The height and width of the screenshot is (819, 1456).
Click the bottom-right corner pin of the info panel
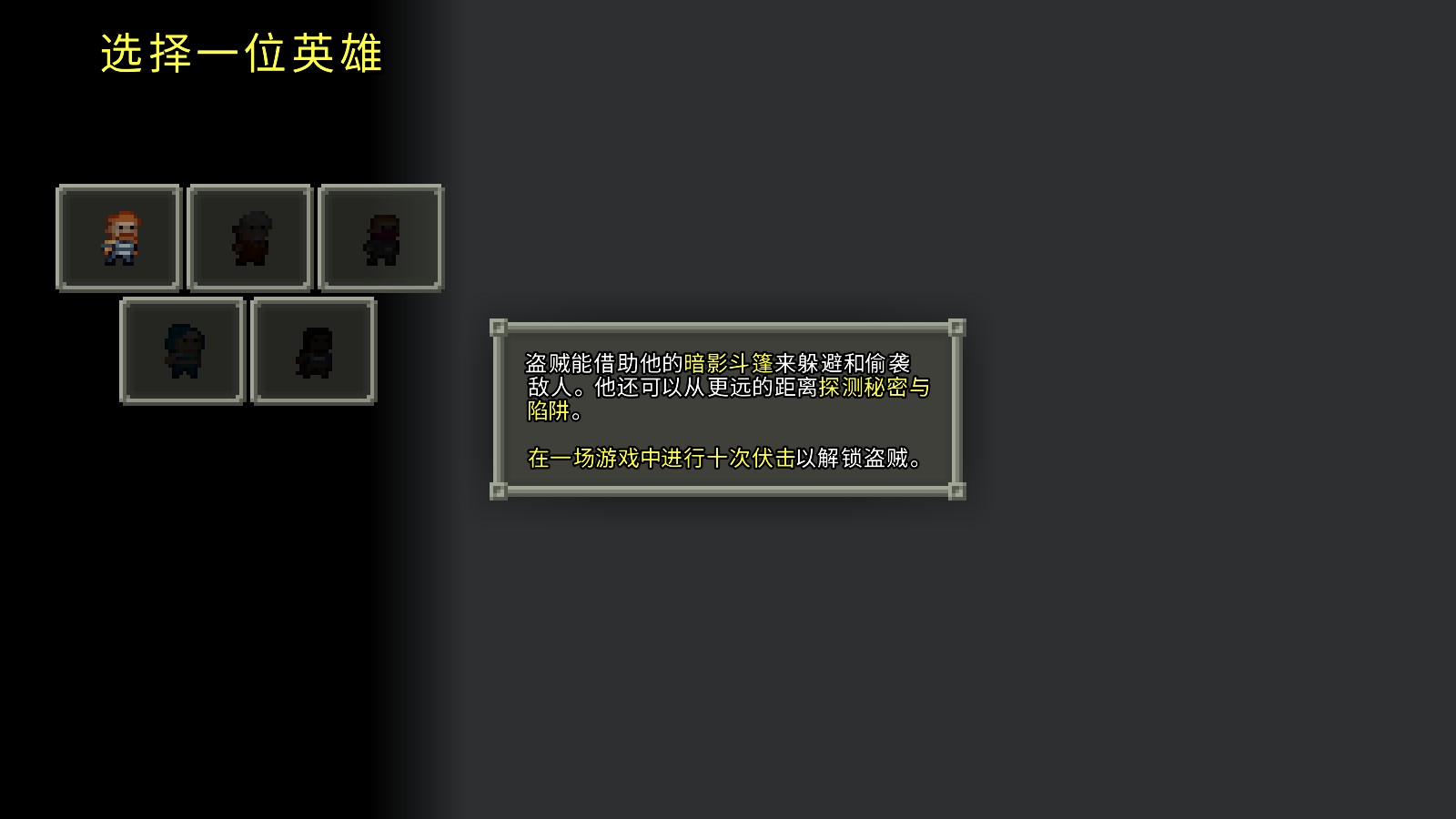pyautogui.click(x=956, y=491)
